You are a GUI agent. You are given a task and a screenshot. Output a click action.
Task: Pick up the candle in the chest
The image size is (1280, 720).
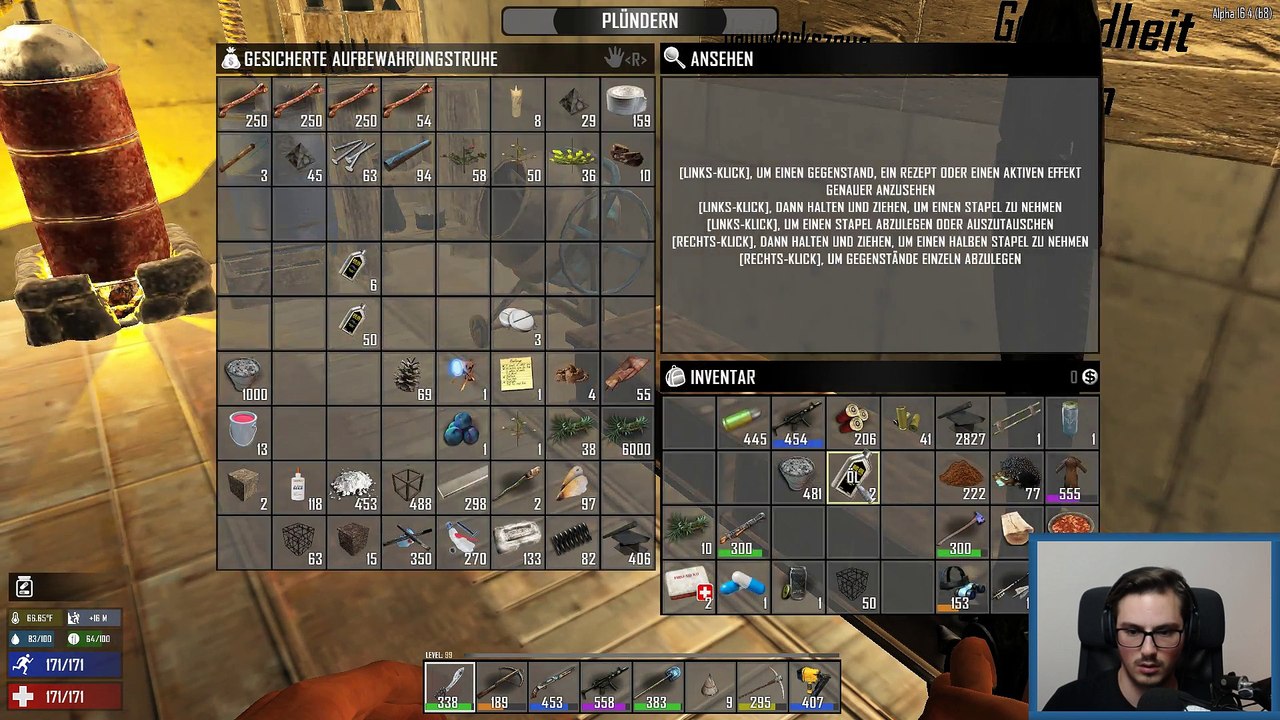518,104
